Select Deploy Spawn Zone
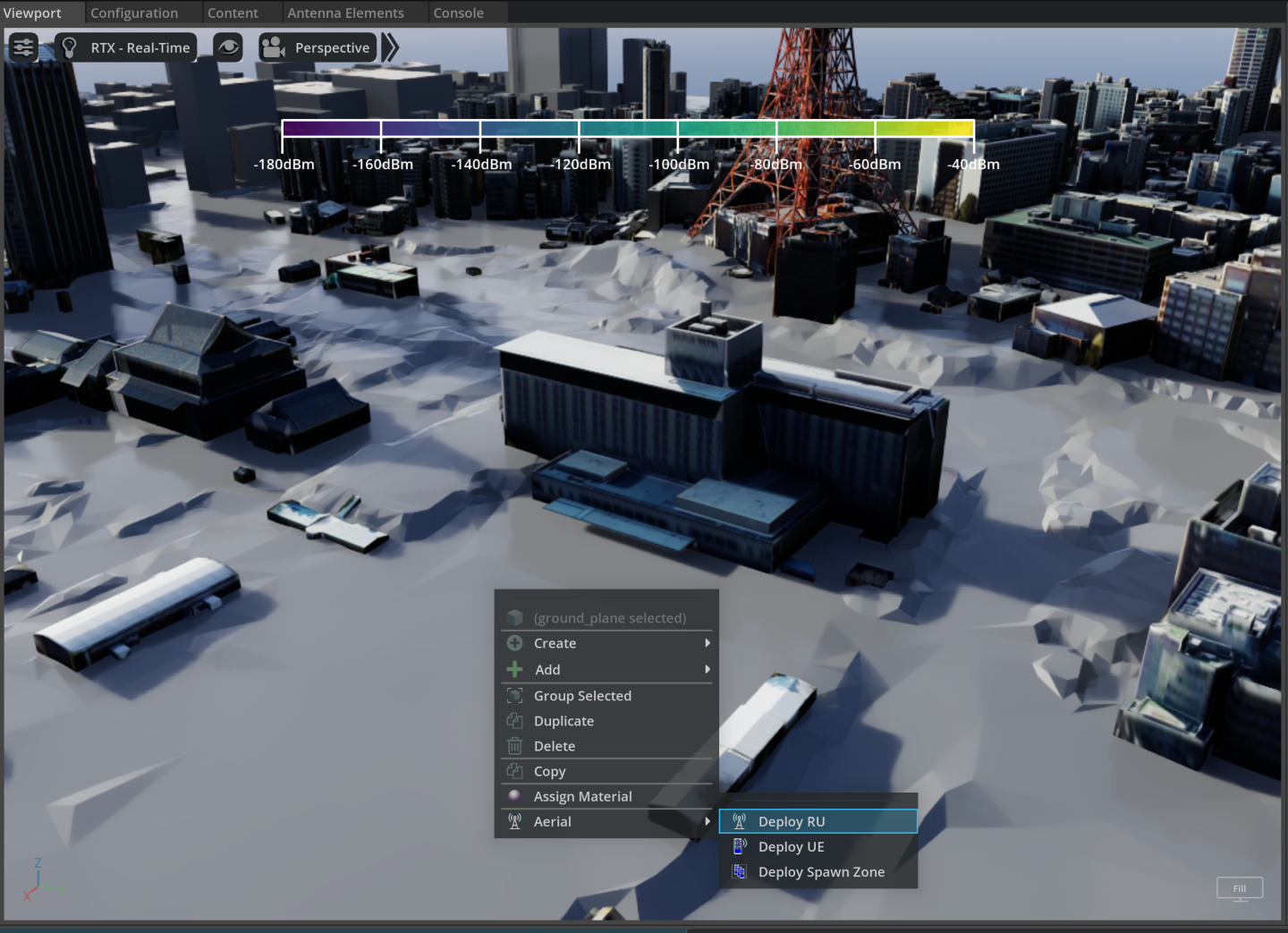Screen dimensions: 1288x933 821,872
